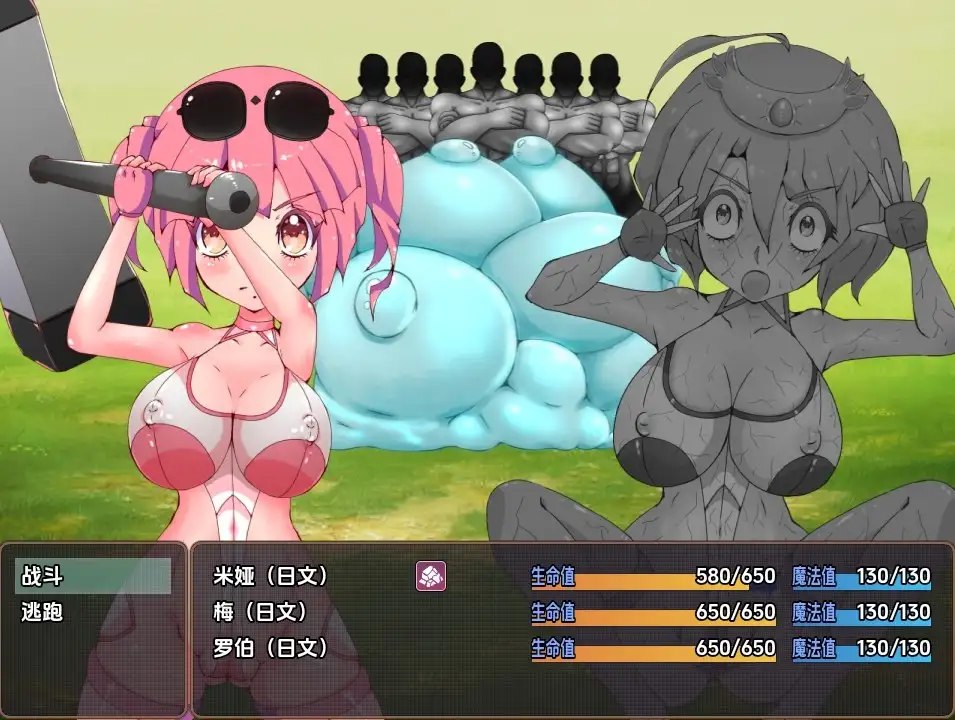Select party member 米娅 row

[x=271, y=577]
